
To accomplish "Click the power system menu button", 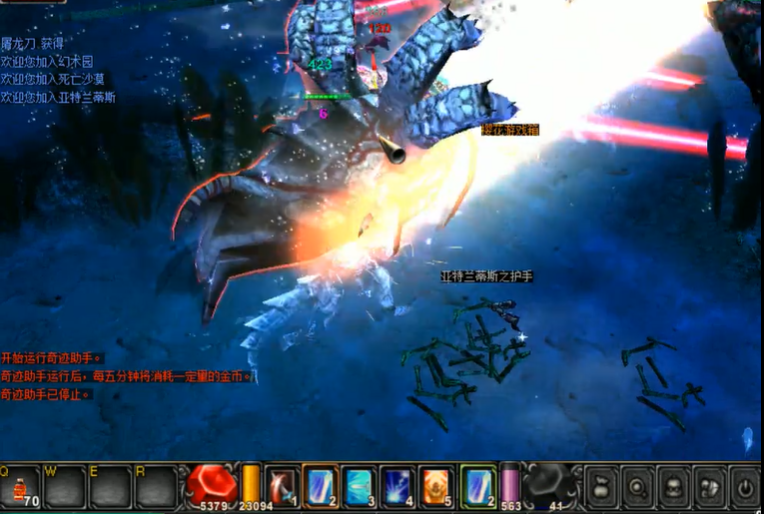I will pyautogui.click(x=745, y=488).
